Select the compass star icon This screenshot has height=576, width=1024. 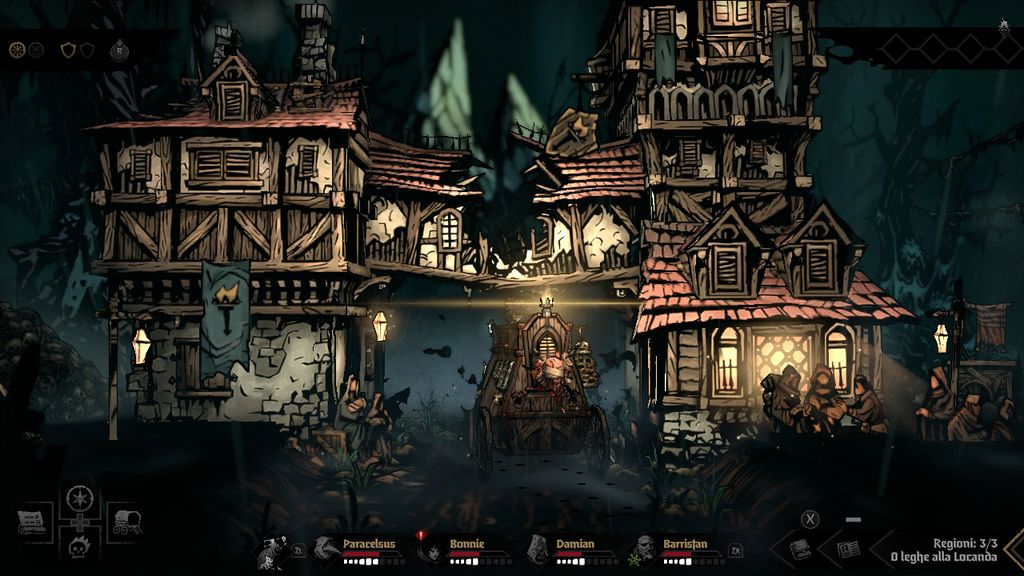point(79,497)
